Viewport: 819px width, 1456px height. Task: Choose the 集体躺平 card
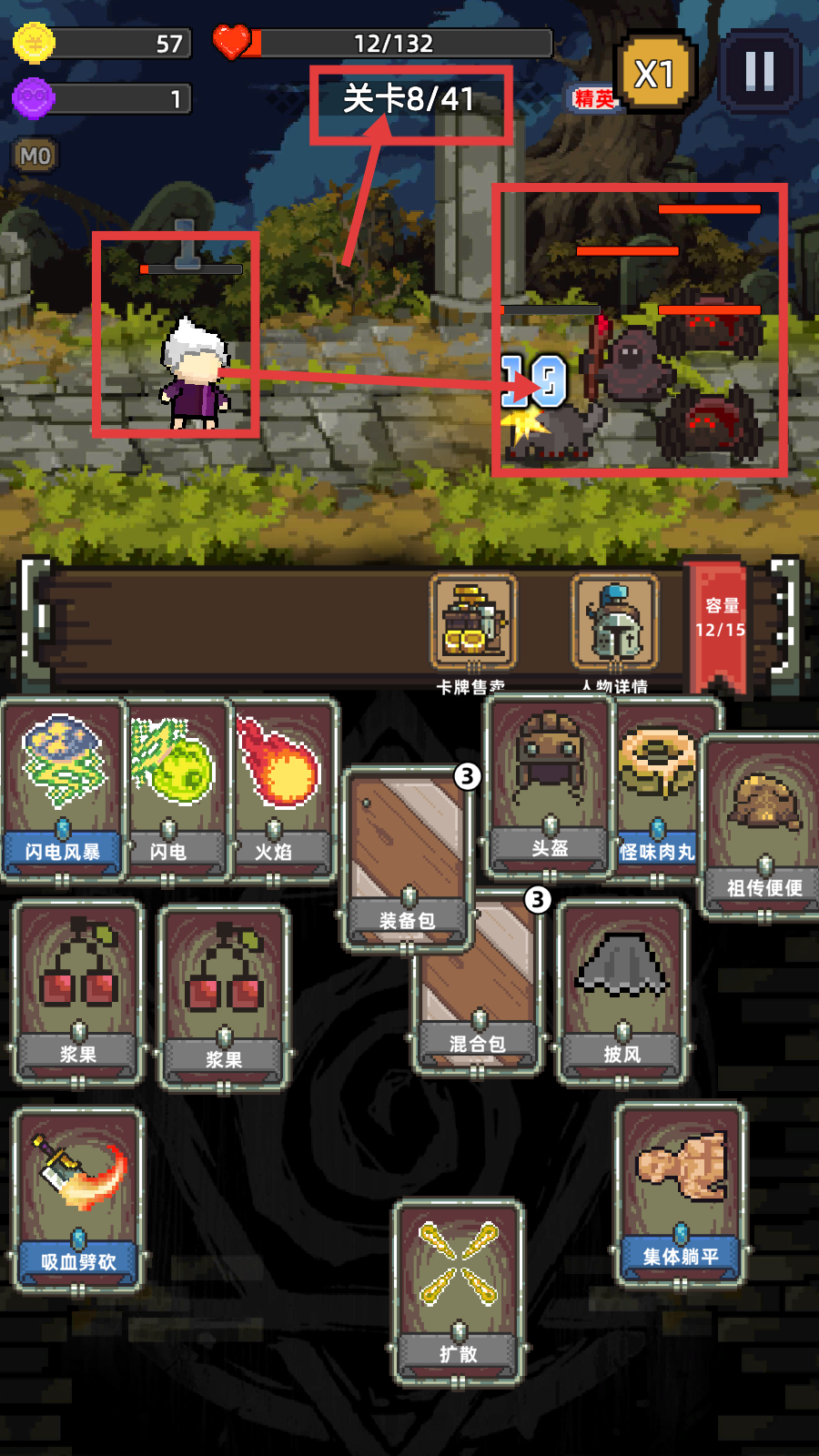pyautogui.click(x=681, y=1193)
